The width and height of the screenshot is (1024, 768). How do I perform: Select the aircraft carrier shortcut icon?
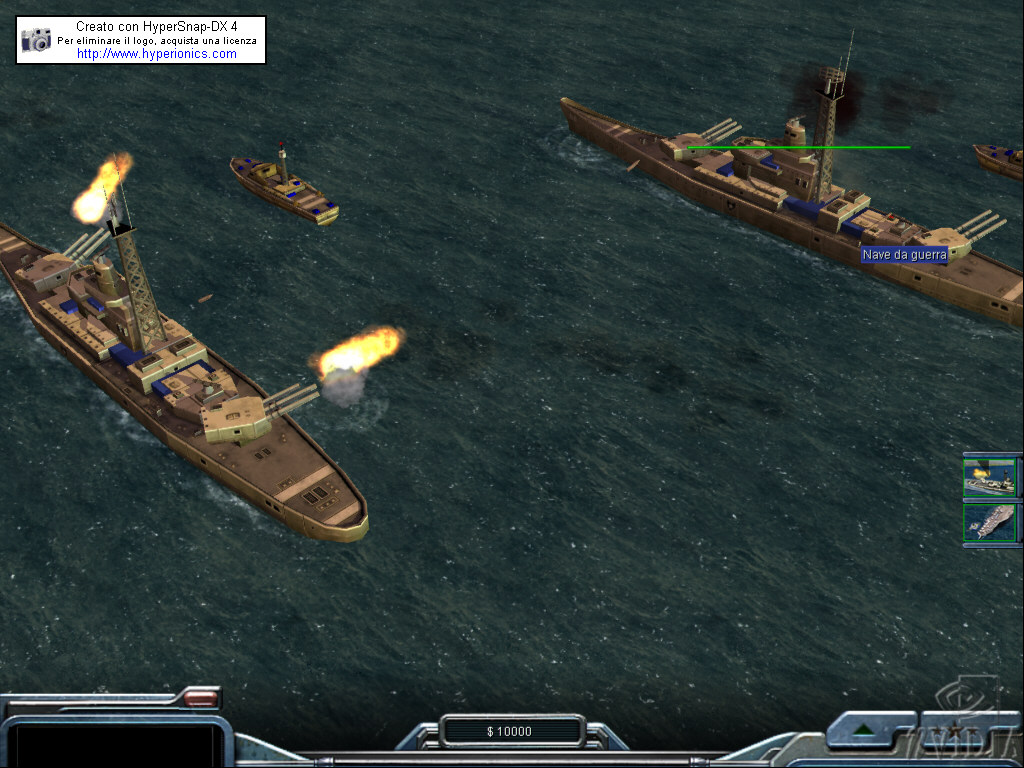pyautogui.click(x=989, y=523)
